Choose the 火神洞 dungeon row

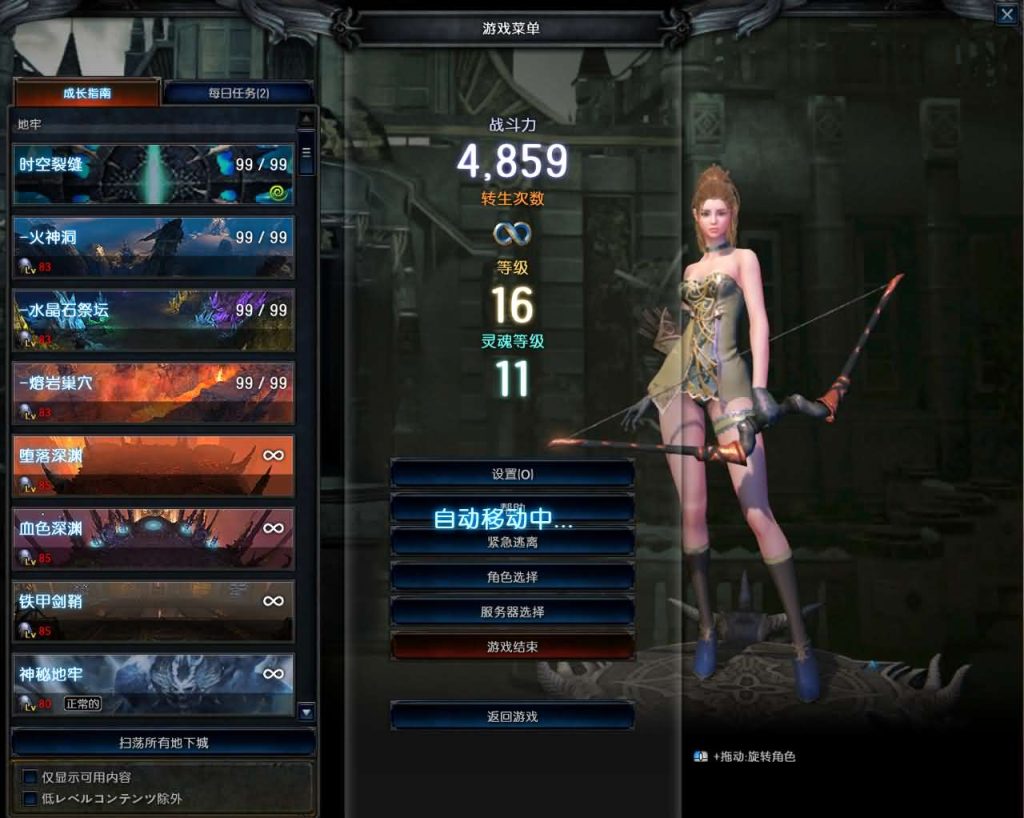pyautogui.click(x=153, y=247)
